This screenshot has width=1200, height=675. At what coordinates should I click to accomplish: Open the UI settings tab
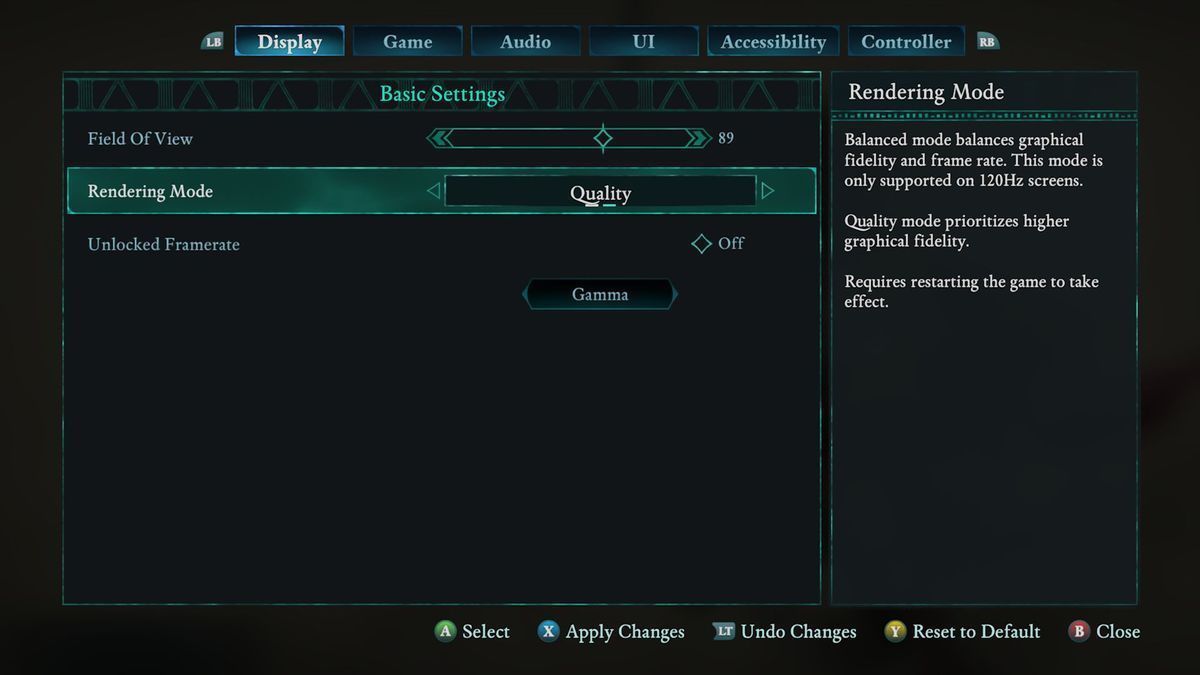coord(644,42)
